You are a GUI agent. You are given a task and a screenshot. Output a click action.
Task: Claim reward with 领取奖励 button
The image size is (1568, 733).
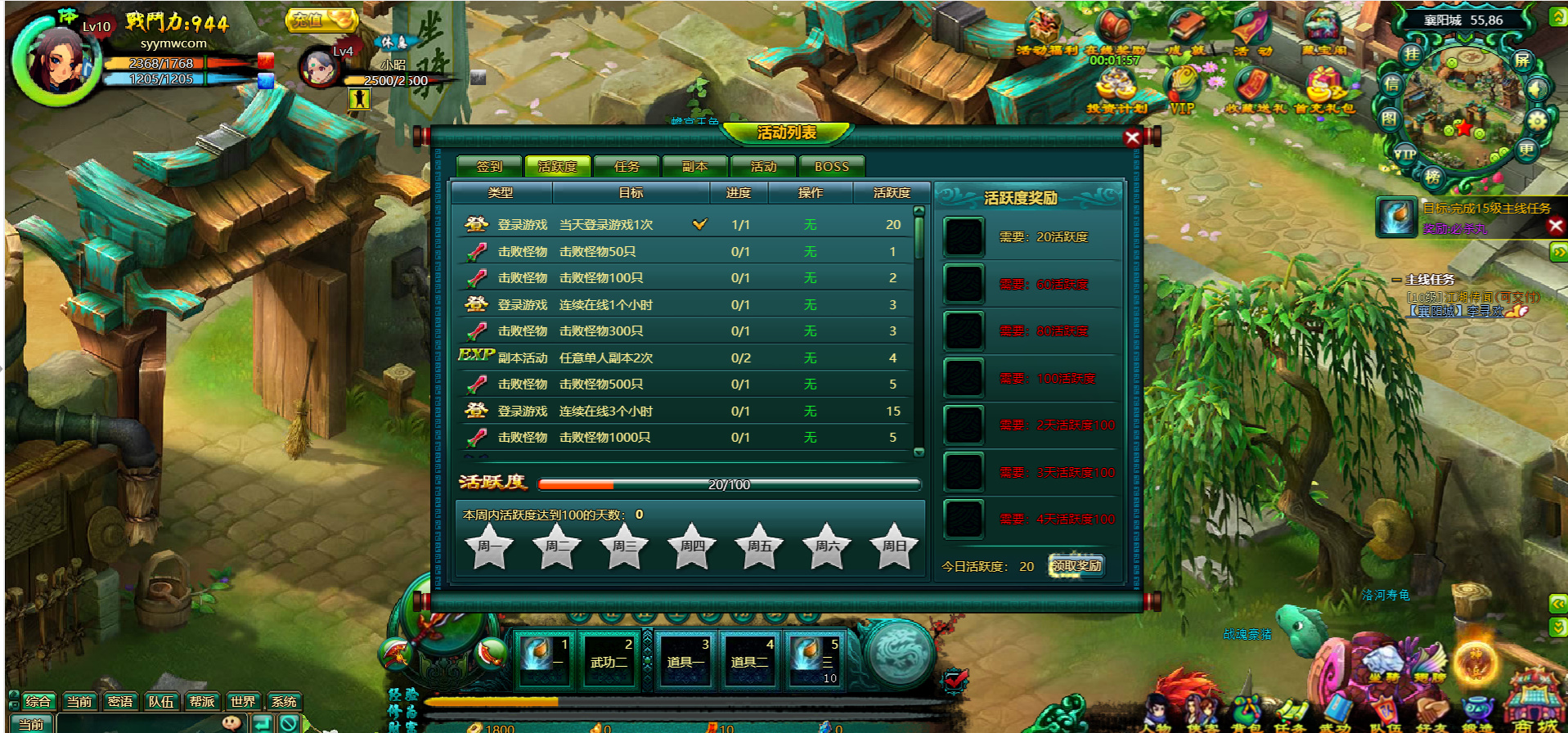(x=1076, y=566)
